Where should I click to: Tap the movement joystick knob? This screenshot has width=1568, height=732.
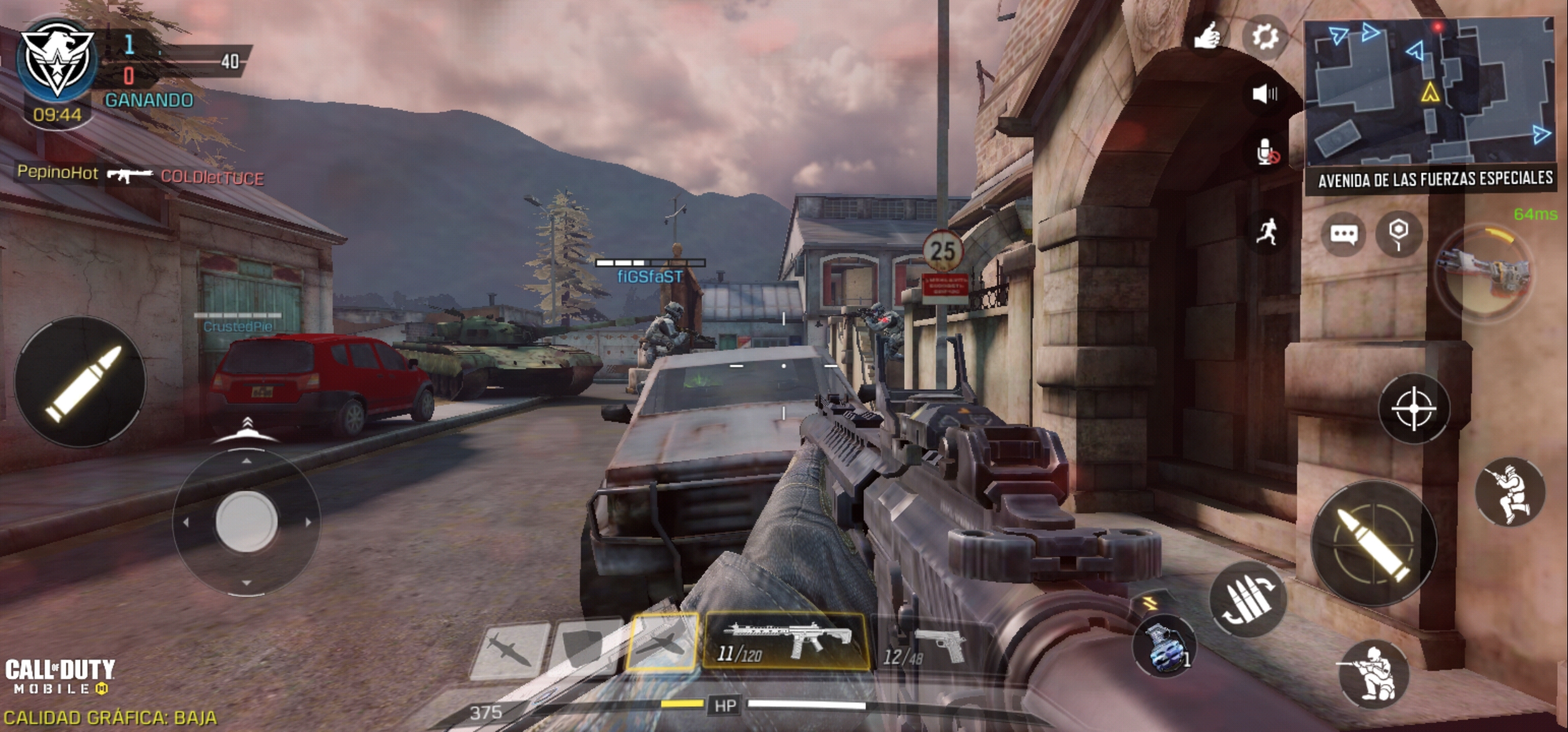pyautogui.click(x=246, y=521)
